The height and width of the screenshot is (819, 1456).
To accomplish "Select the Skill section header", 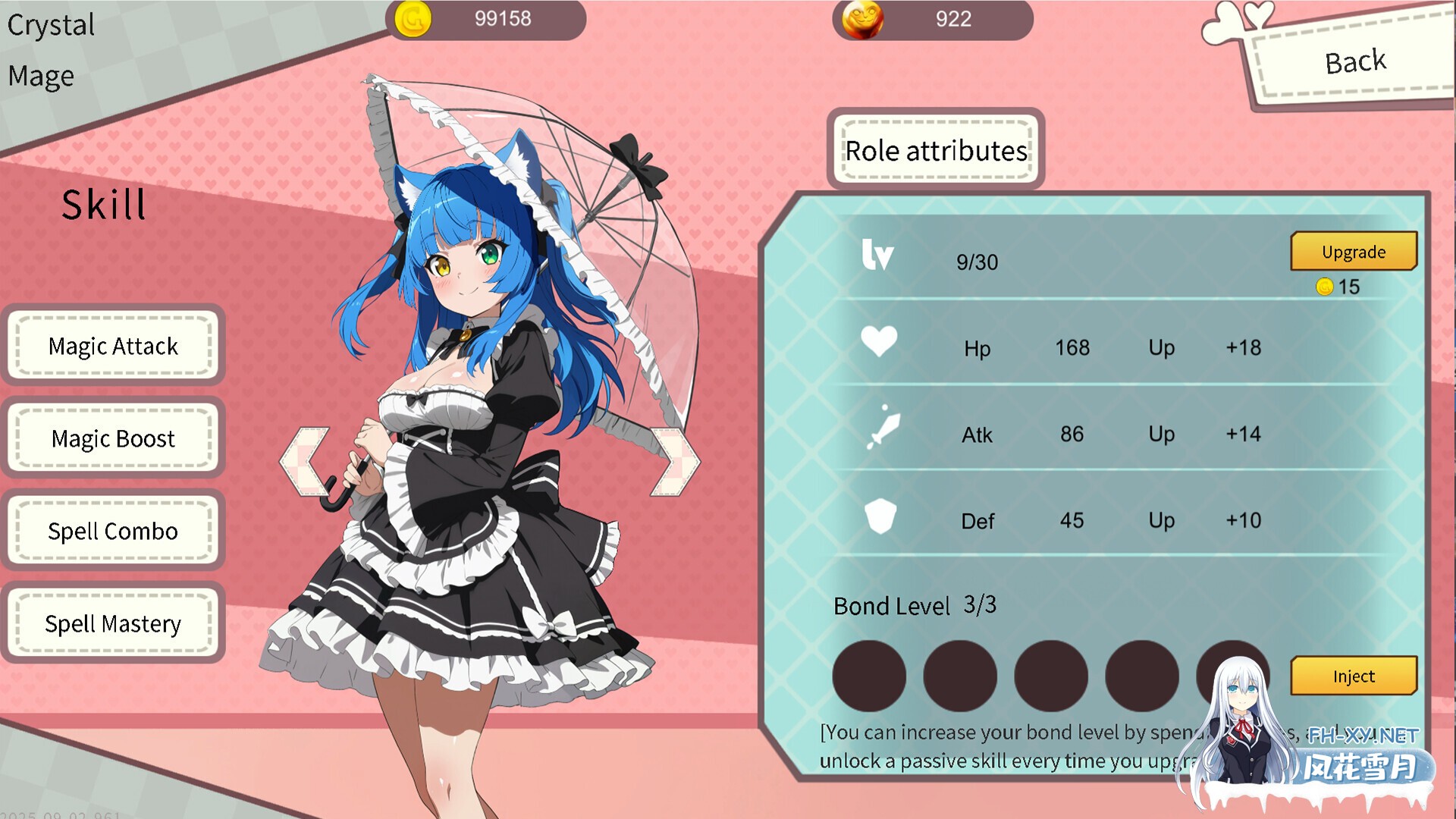I will click(x=103, y=205).
